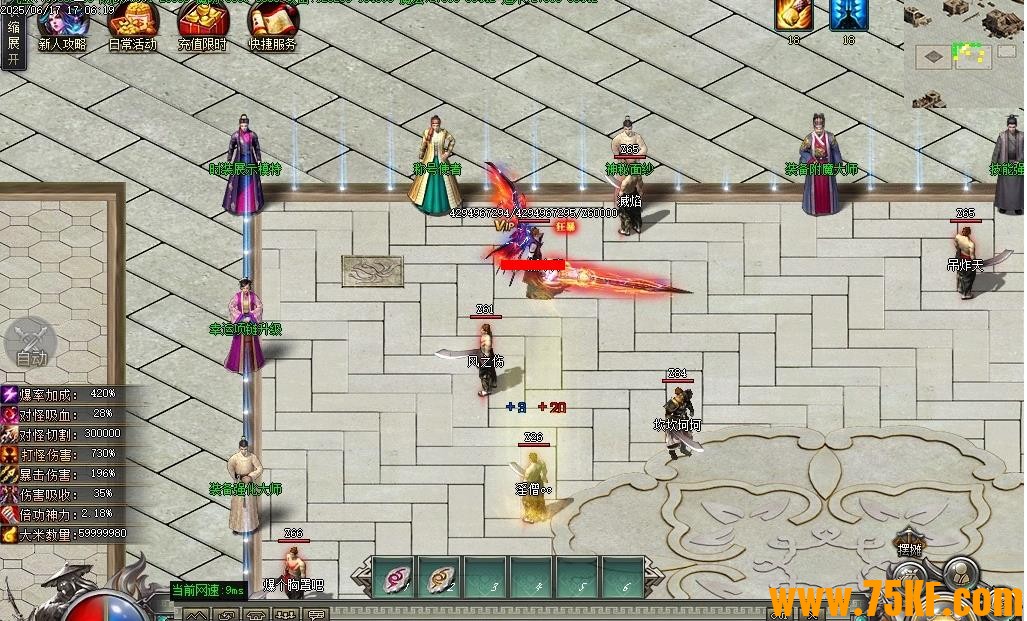Open the 新人攻略 newcomer guide
The width and height of the screenshot is (1027, 621).
(x=62, y=24)
